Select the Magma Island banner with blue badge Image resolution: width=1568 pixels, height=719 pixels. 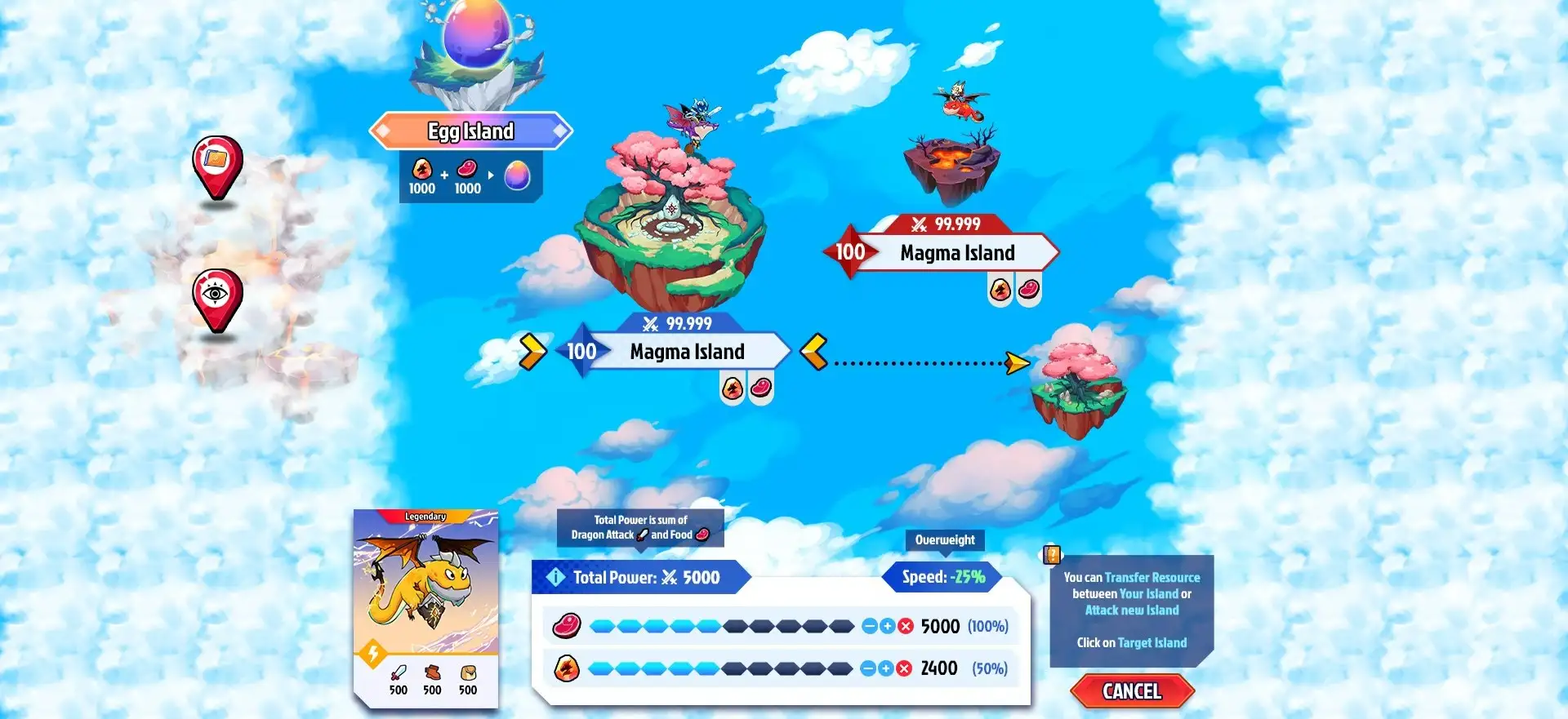coord(686,352)
